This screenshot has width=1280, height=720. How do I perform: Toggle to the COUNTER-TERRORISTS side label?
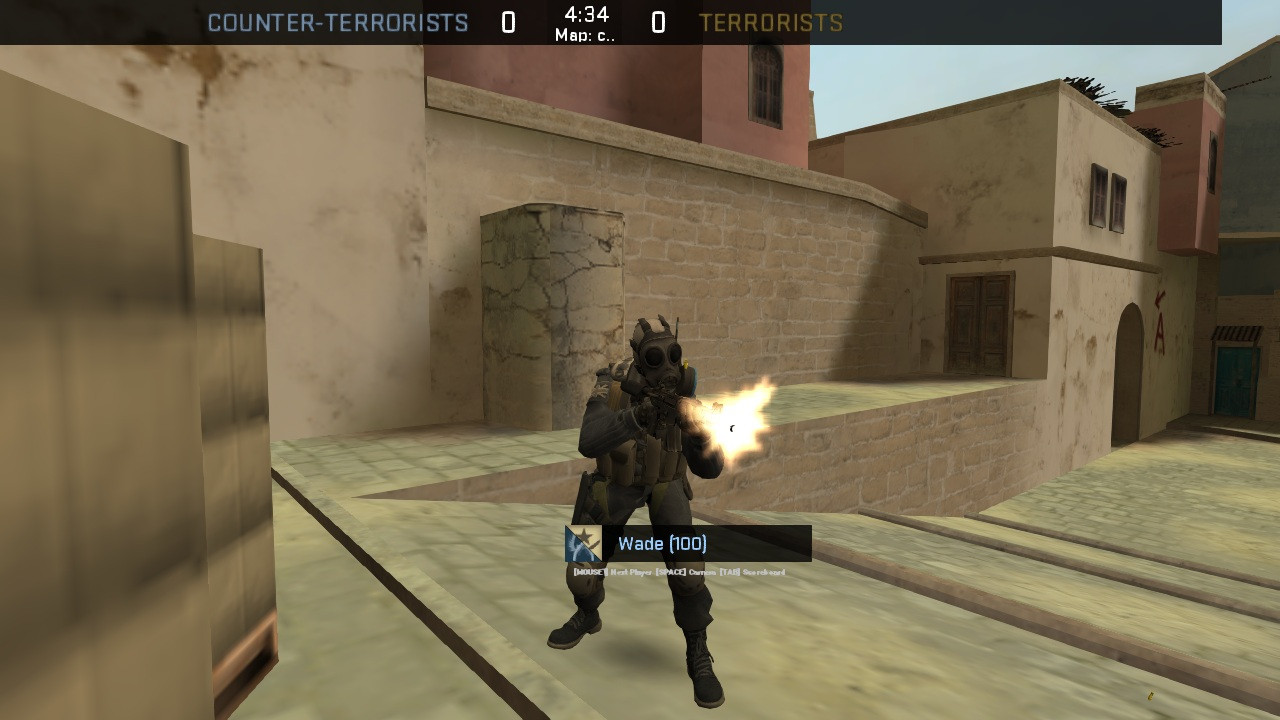(336, 21)
